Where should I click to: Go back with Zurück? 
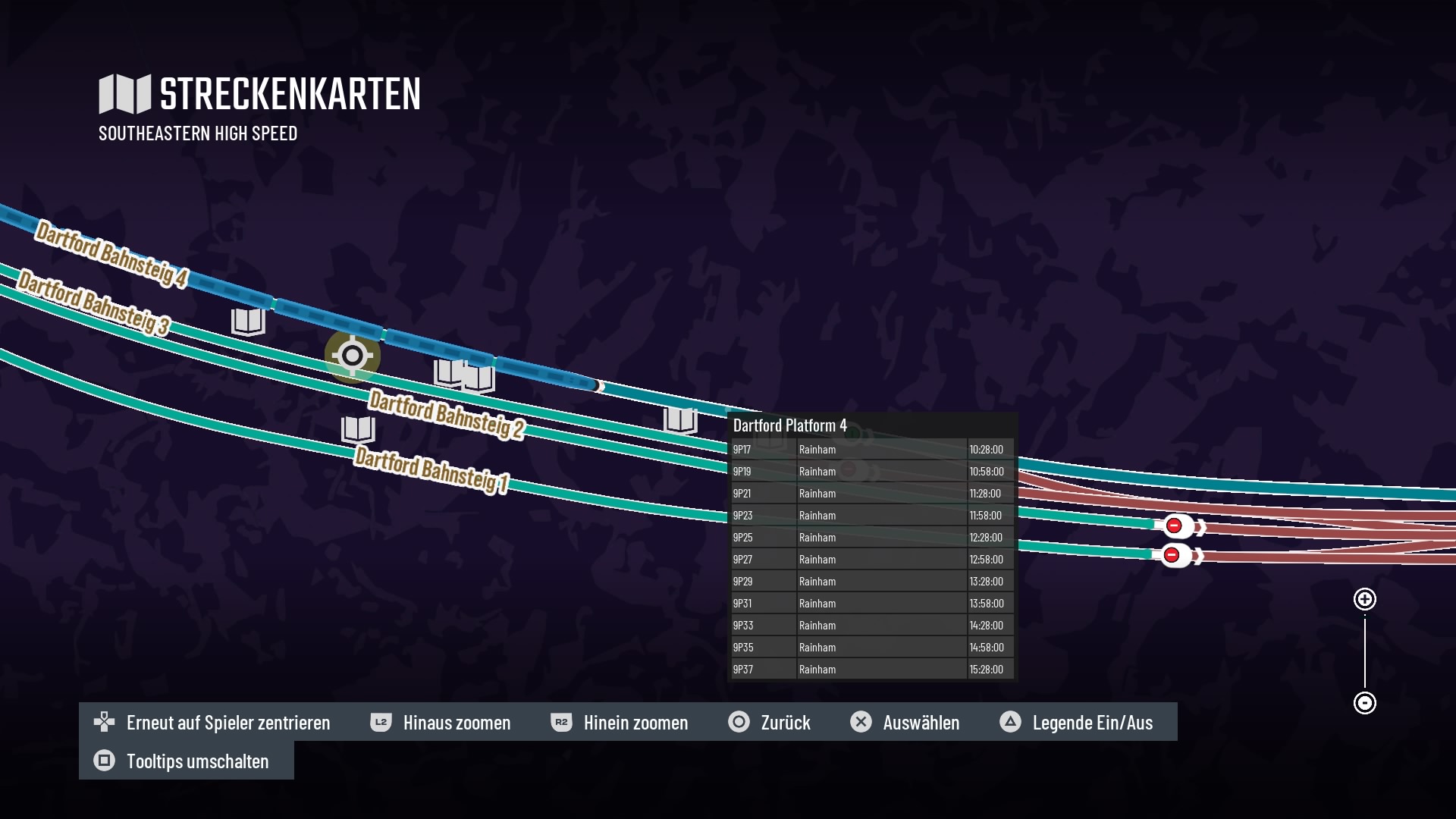pyautogui.click(x=769, y=723)
